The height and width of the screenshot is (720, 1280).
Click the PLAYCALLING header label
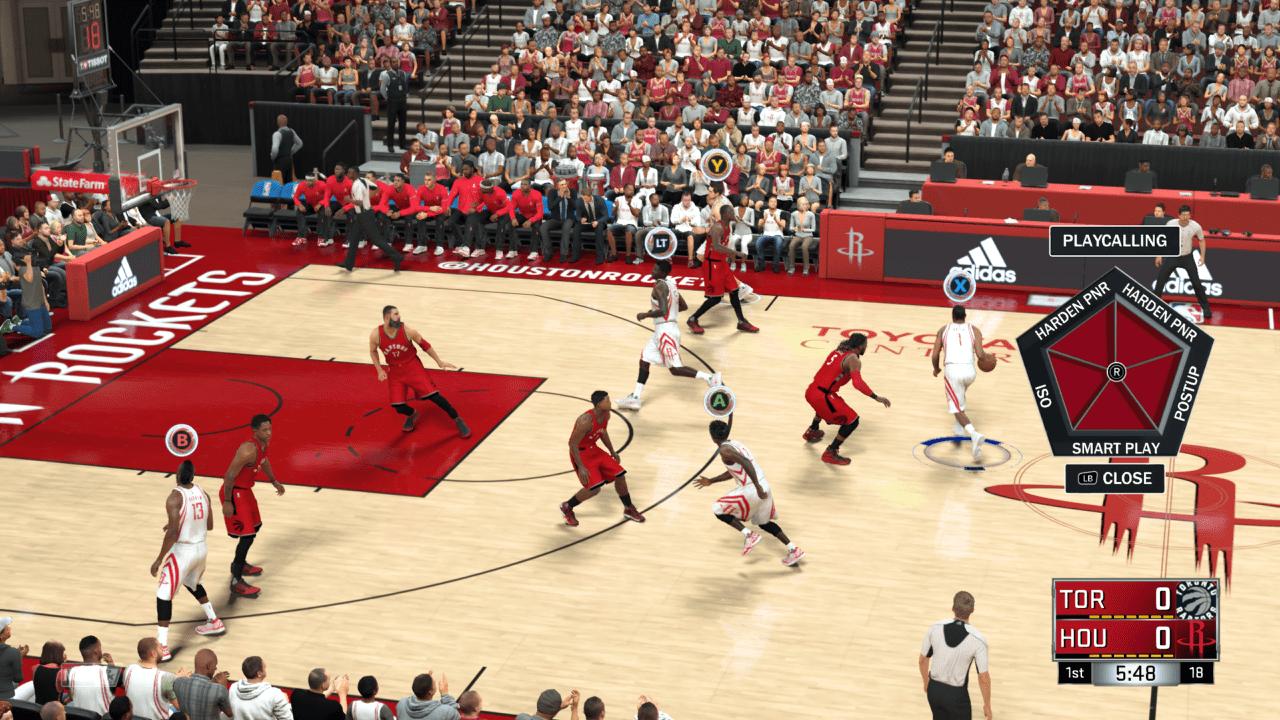pos(1114,241)
